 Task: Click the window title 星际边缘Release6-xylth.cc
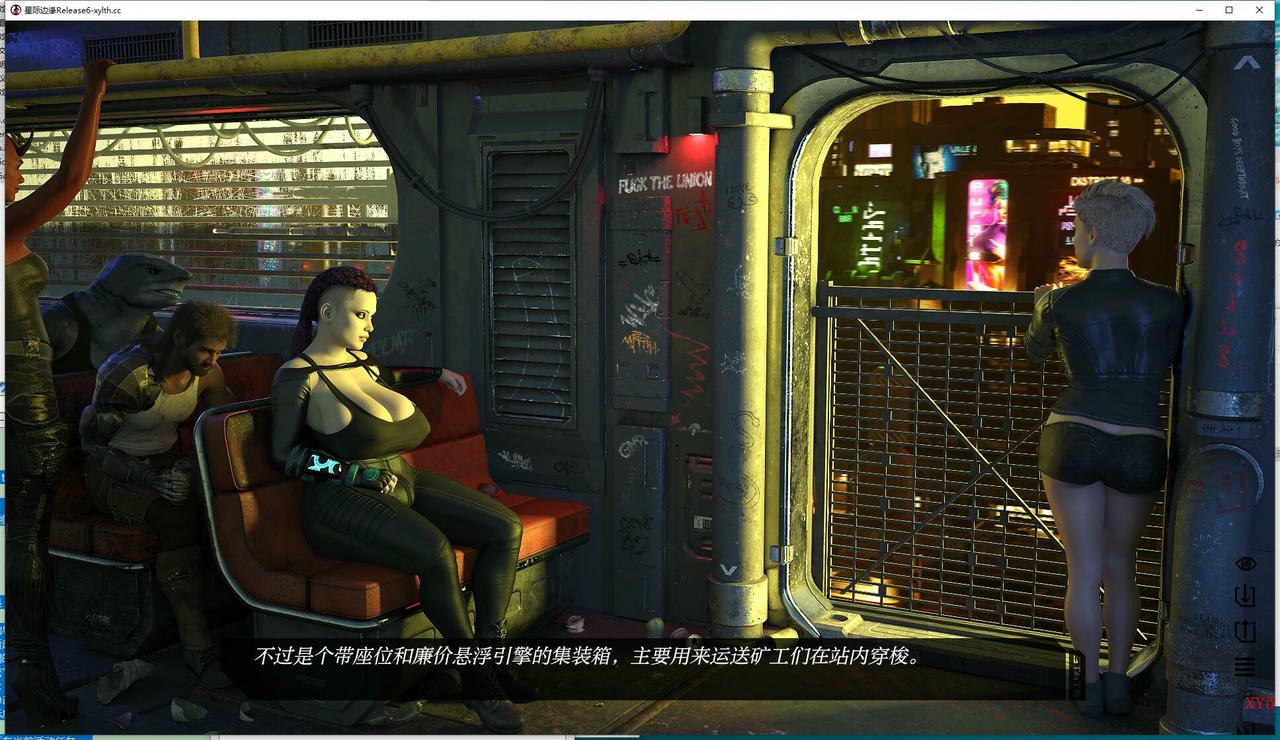[70, 10]
